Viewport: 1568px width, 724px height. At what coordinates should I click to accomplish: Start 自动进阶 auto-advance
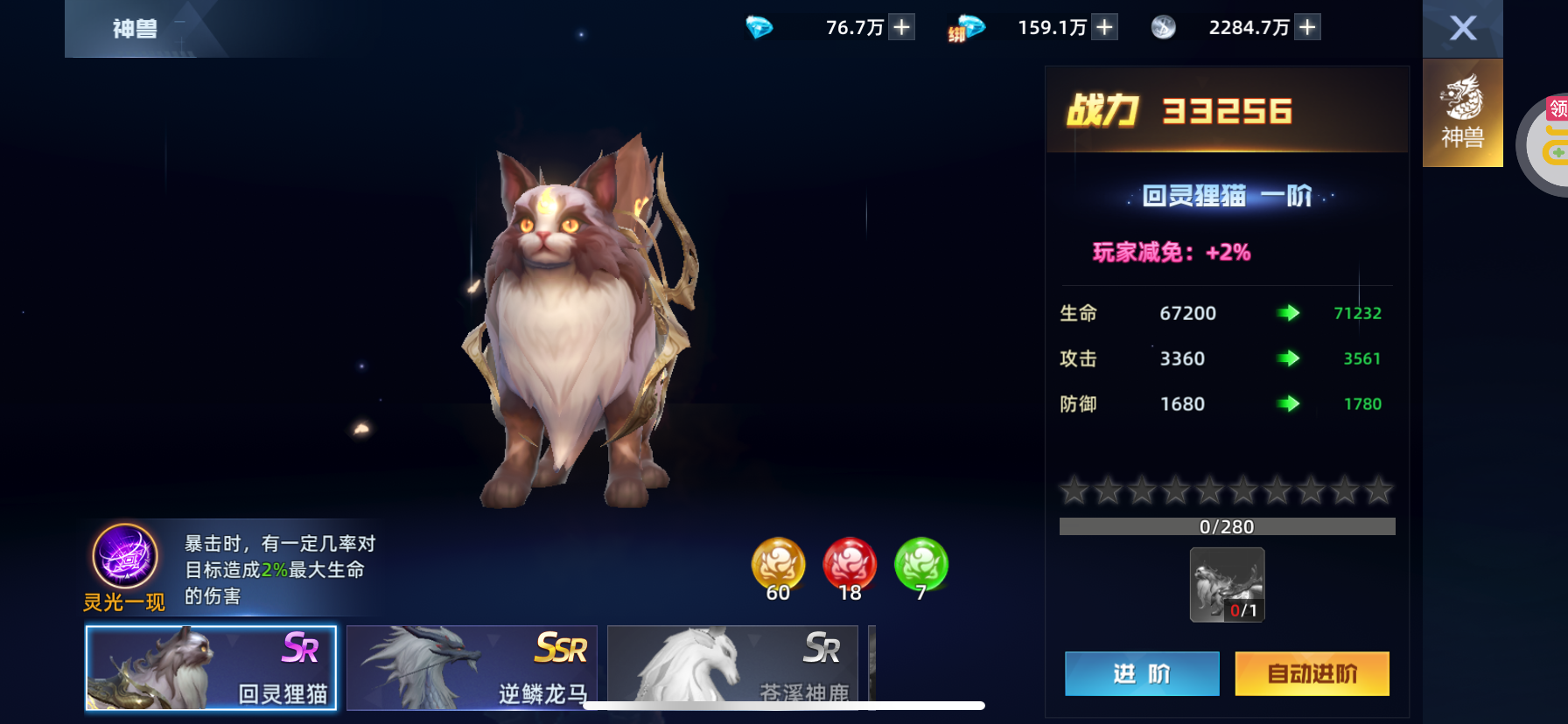pyautogui.click(x=1312, y=673)
